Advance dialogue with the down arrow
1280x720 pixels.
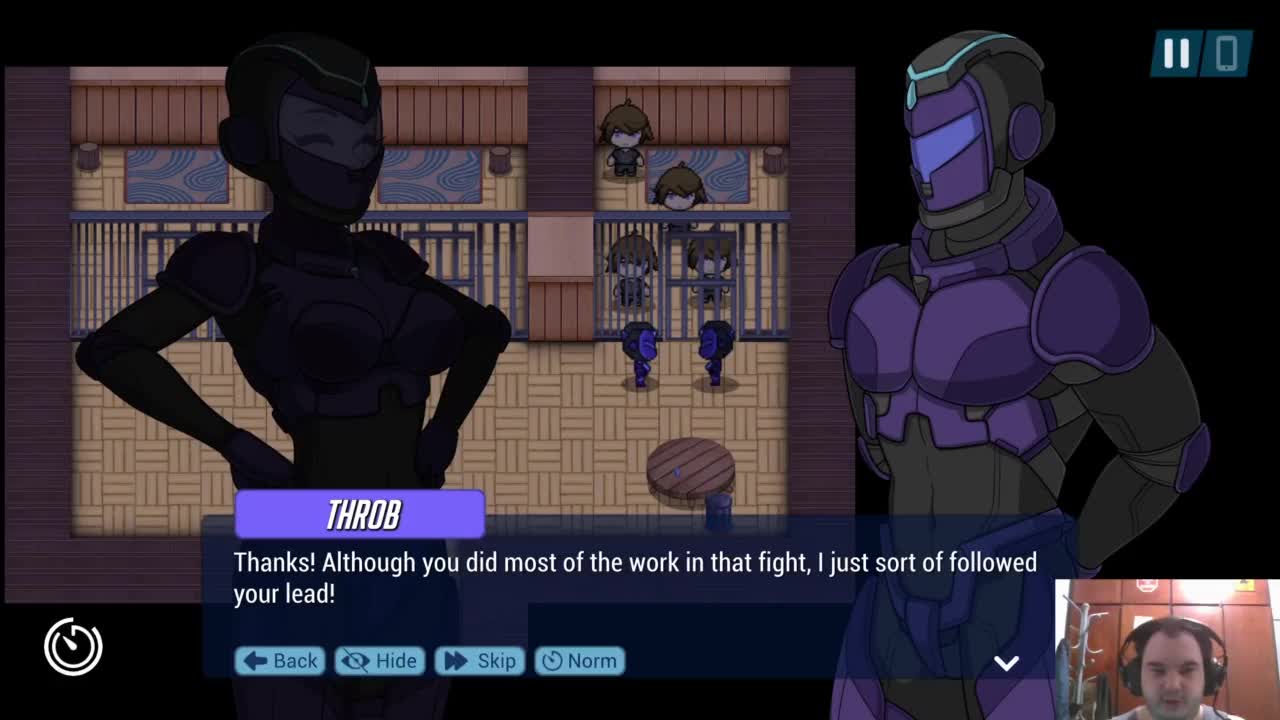(x=1006, y=663)
